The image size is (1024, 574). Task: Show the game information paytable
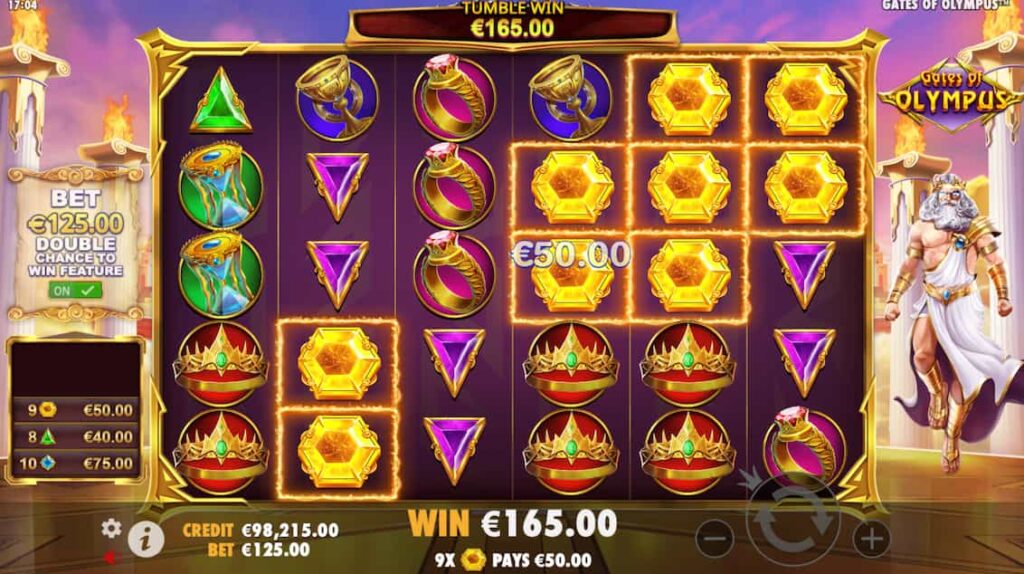pyautogui.click(x=146, y=538)
